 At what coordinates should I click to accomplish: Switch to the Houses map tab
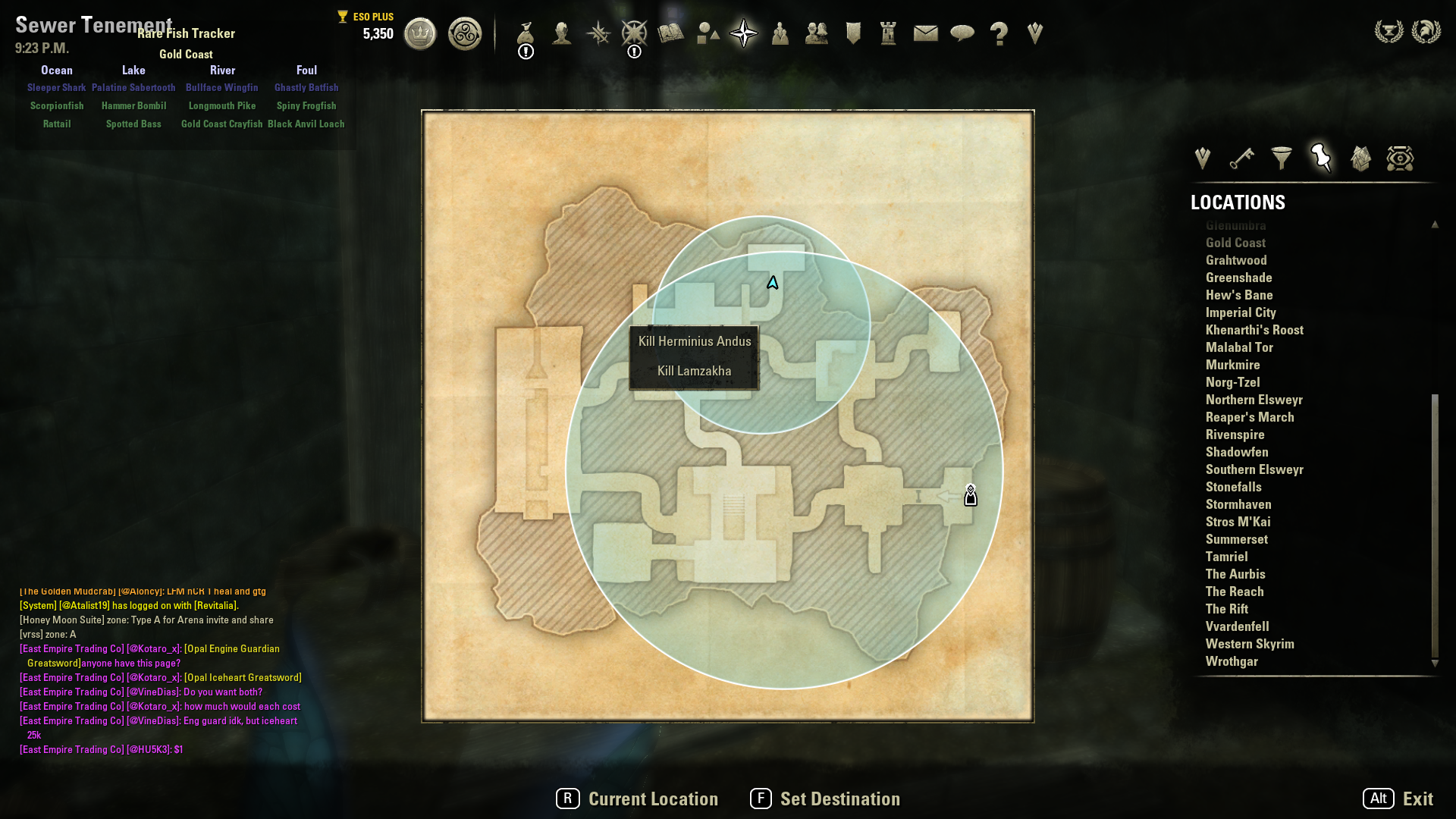[x=1360, y=158]
